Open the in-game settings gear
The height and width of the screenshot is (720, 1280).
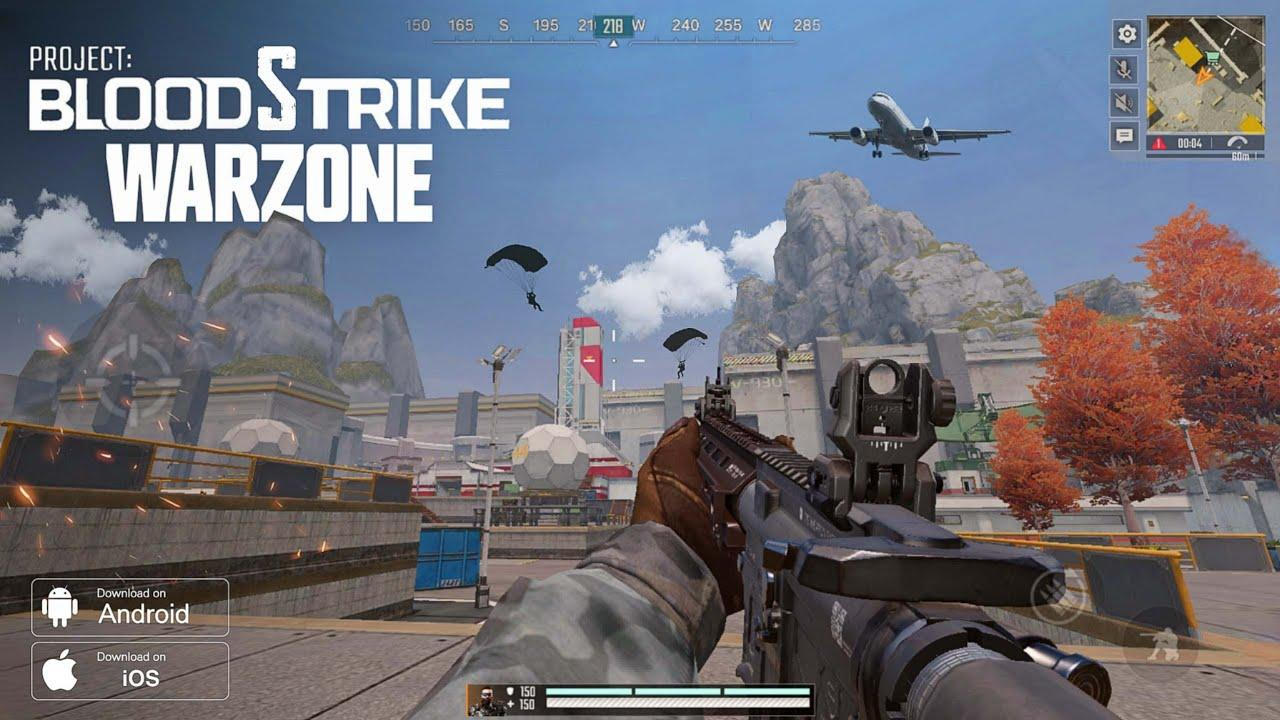[x=1126, y=33]
